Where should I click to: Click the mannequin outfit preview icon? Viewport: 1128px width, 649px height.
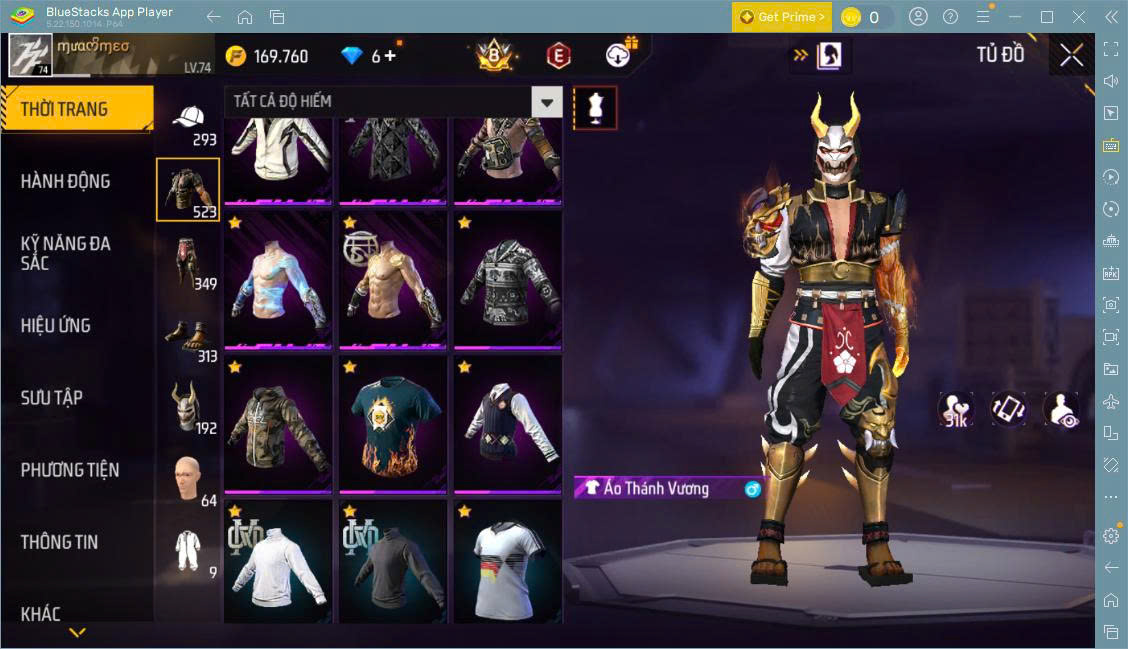[595, 107]
